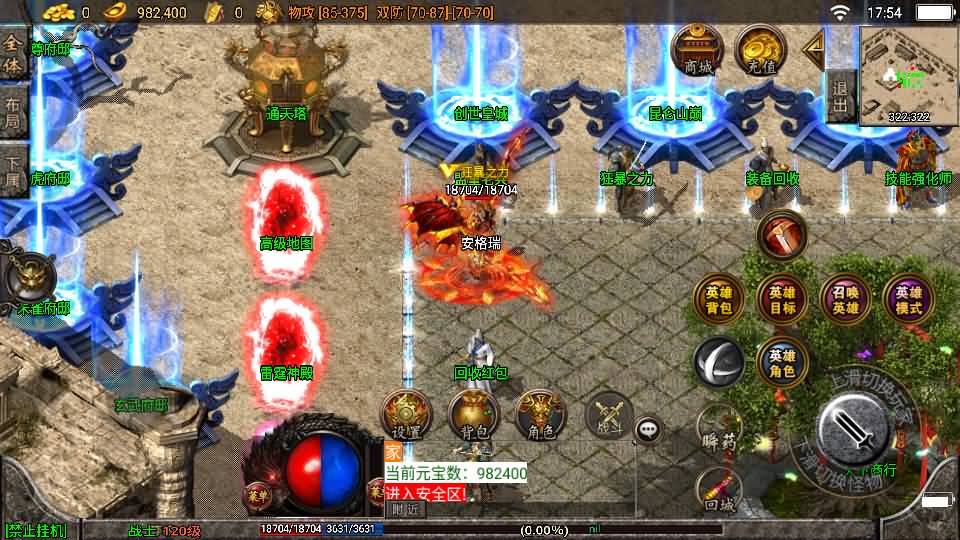Image resolution: width=960 pixels, height=540 pixels.
Task: Switch to the 全体 tab
Action: 13,54
